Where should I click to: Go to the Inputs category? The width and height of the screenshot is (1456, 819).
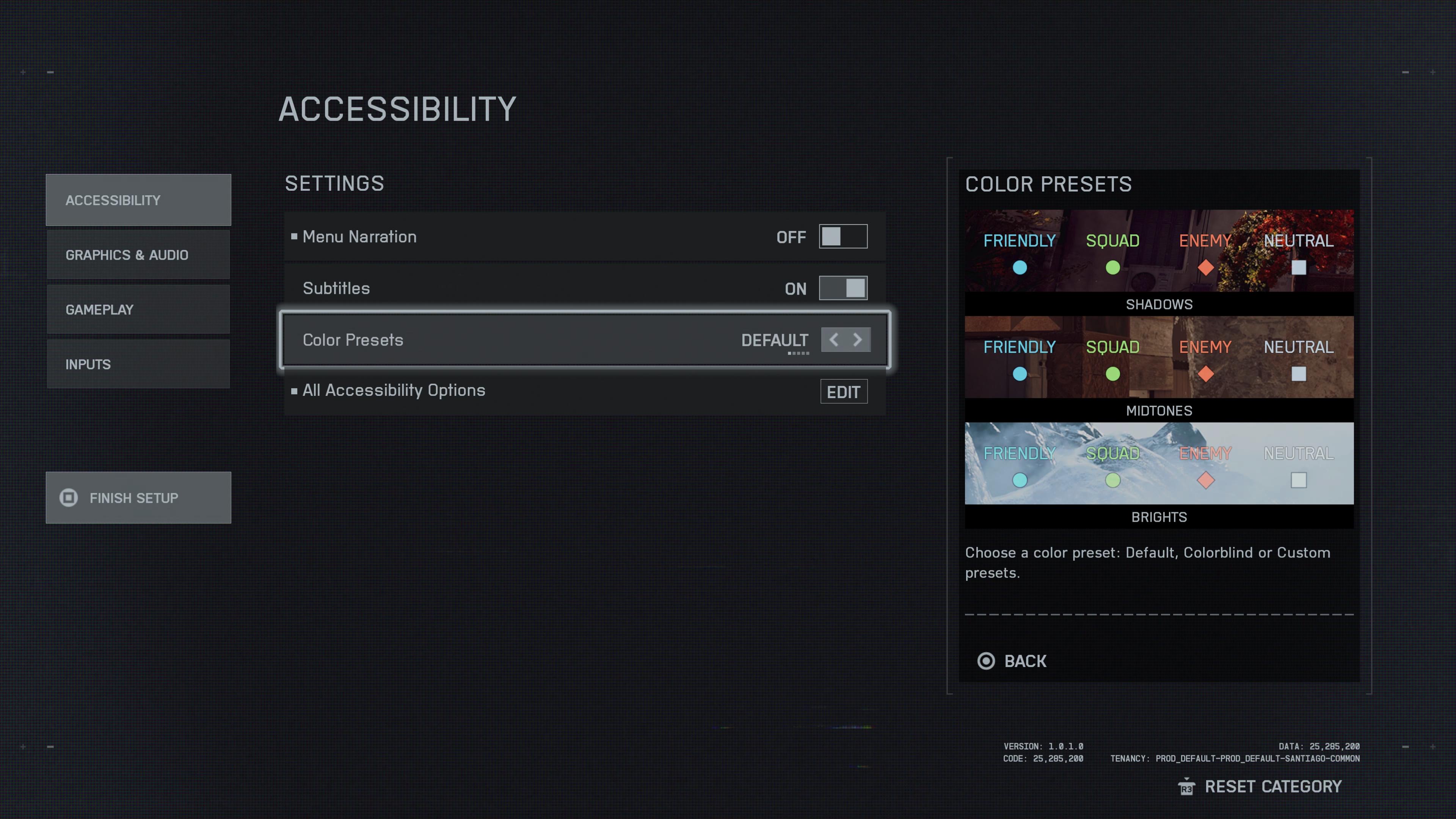click(138, 364)
